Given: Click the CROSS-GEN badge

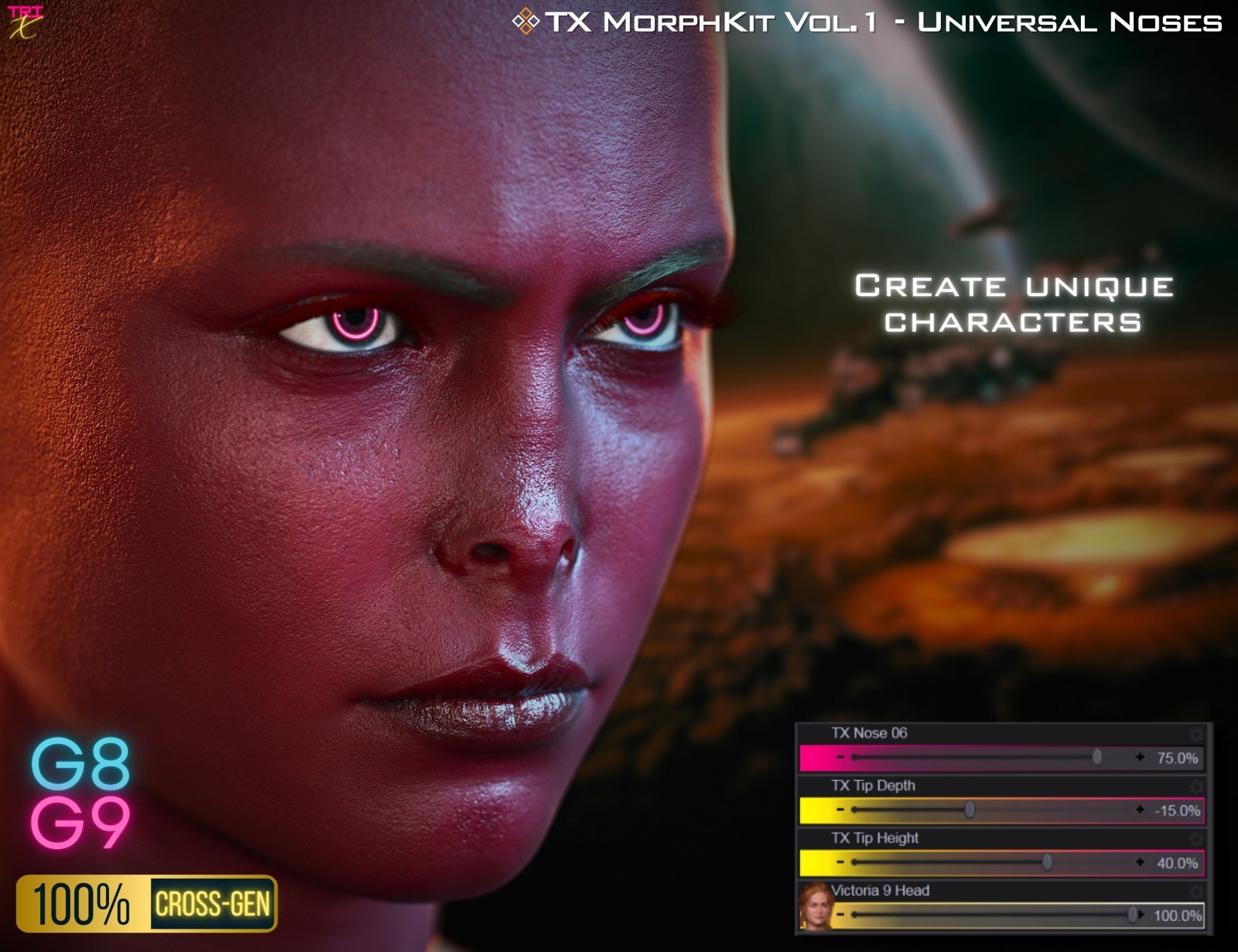Looking at the screenshot, I should [x=213, y=902].
